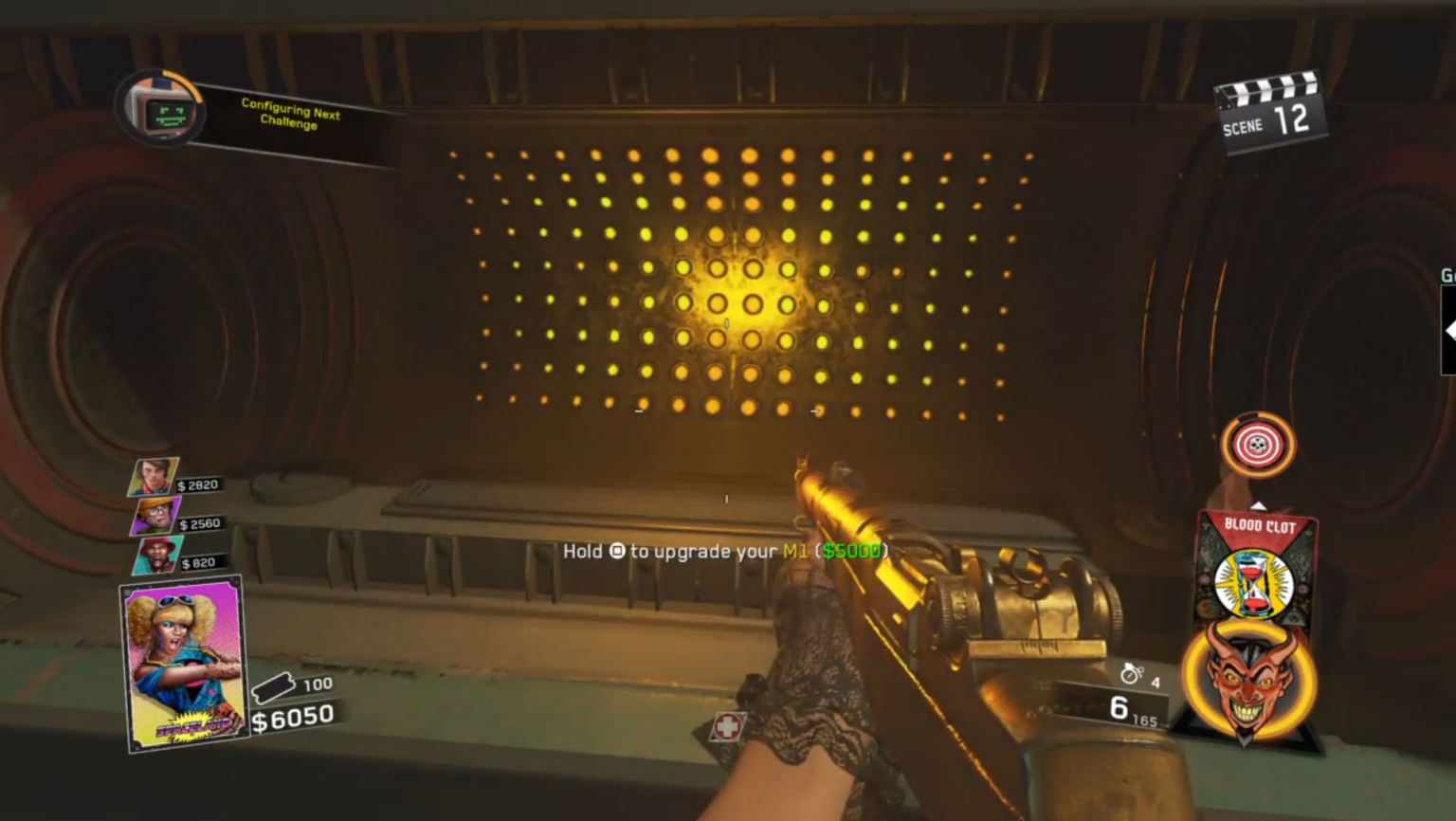Viewport: 1456px width, 821px height.
Task: Expand the arrow above the Blood Clot card
Action: pos(1258,505)
